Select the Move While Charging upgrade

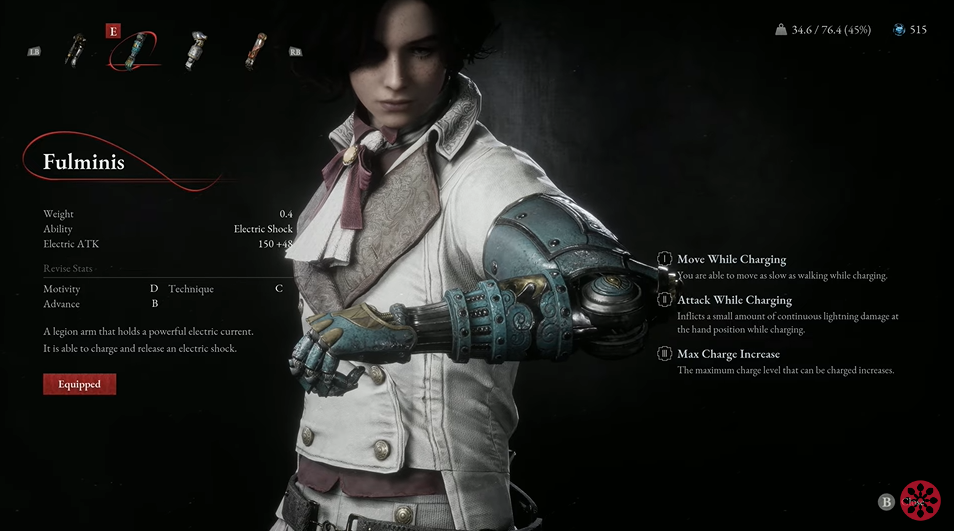pos(731,260)
